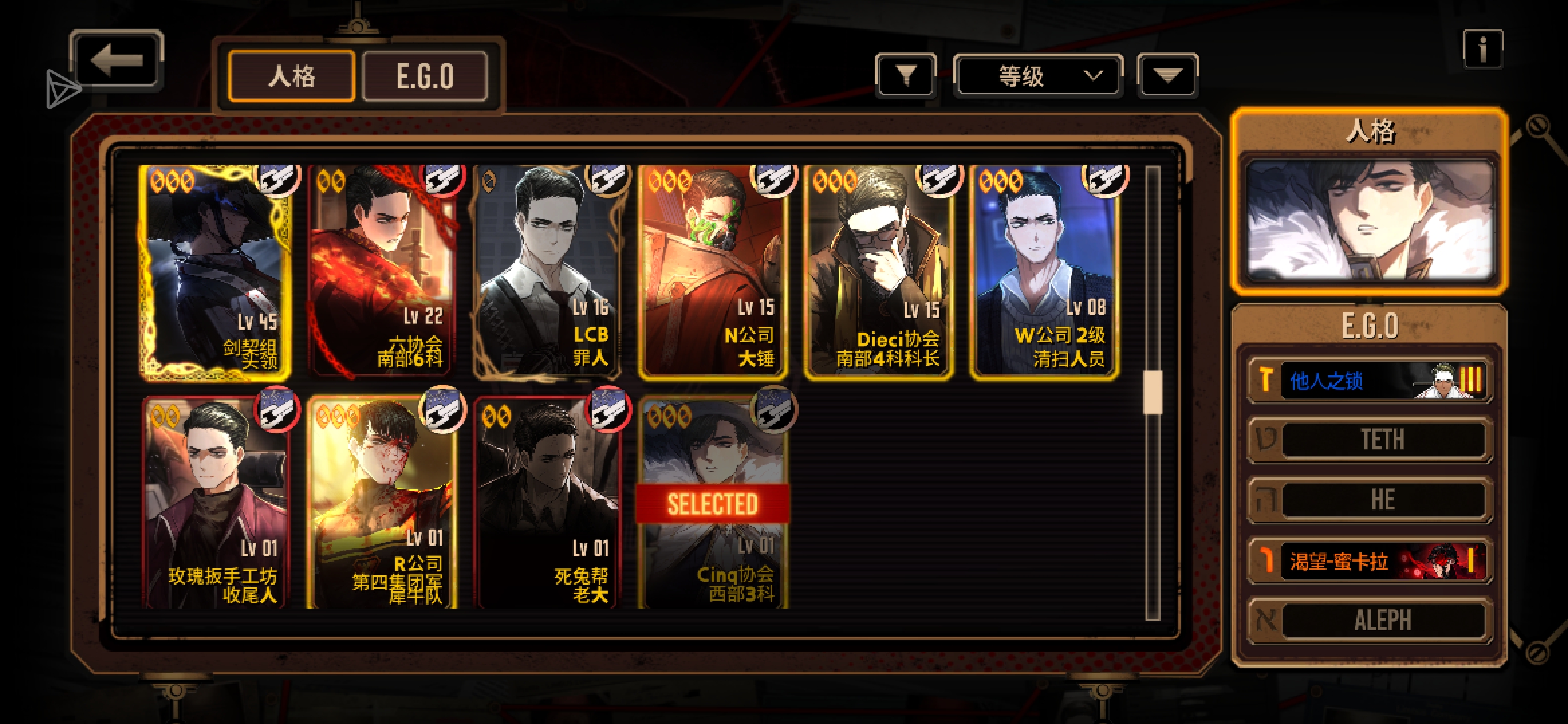
Task: Open the filter funnel button
Action: [x=906, y=76]
